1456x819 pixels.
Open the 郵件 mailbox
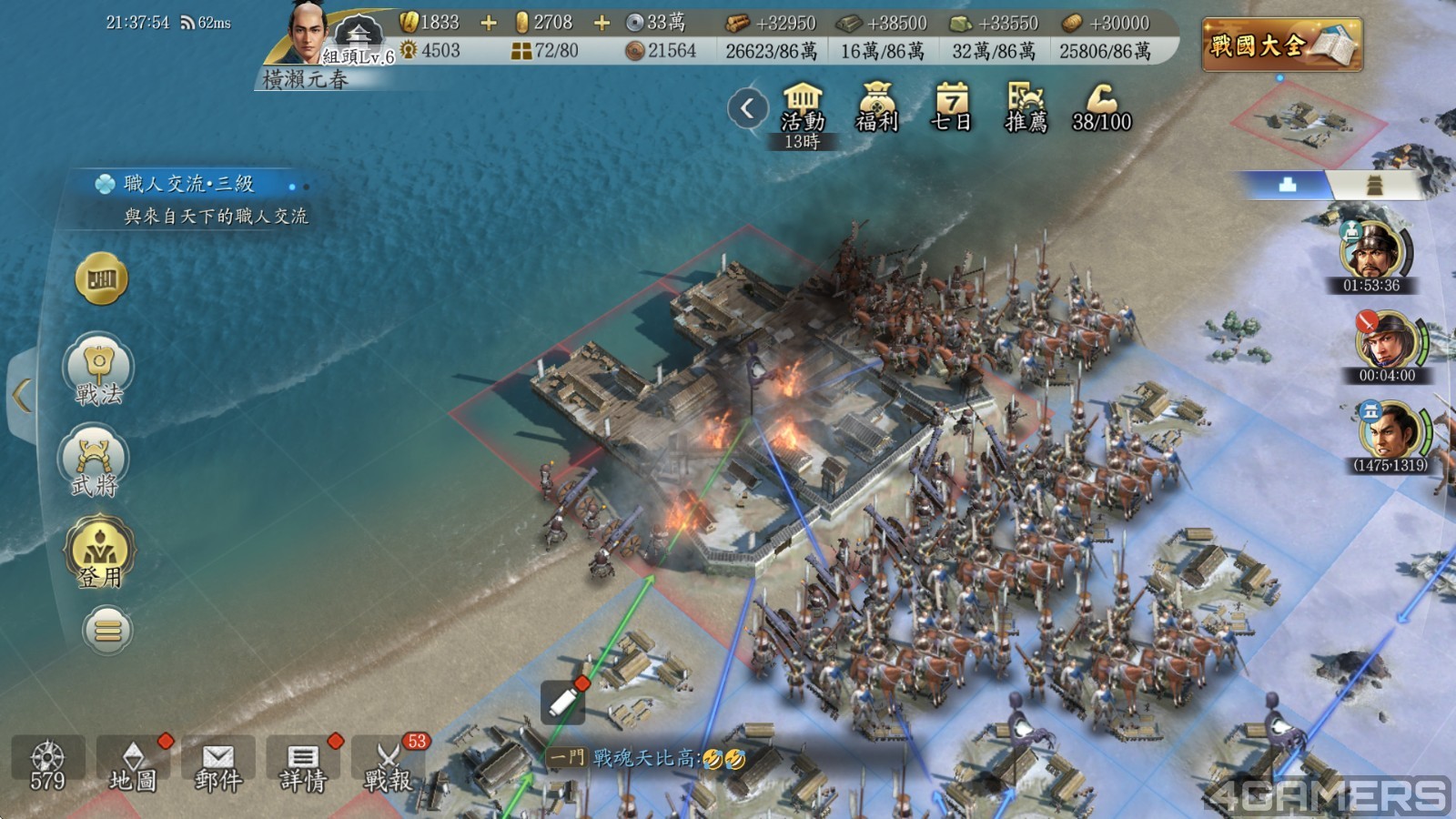pos(217,765)
